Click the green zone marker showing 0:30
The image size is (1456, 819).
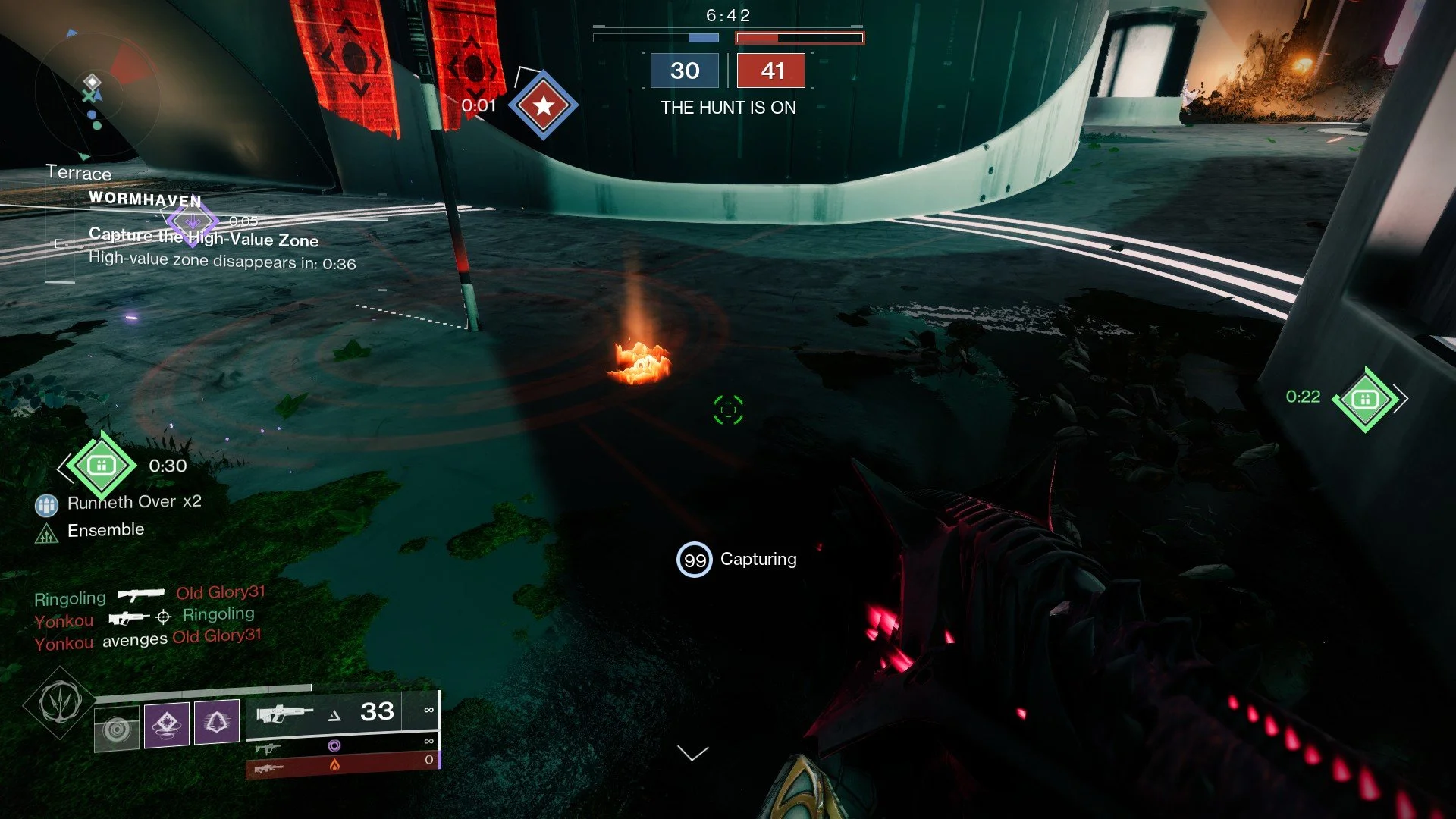(101, 466)
